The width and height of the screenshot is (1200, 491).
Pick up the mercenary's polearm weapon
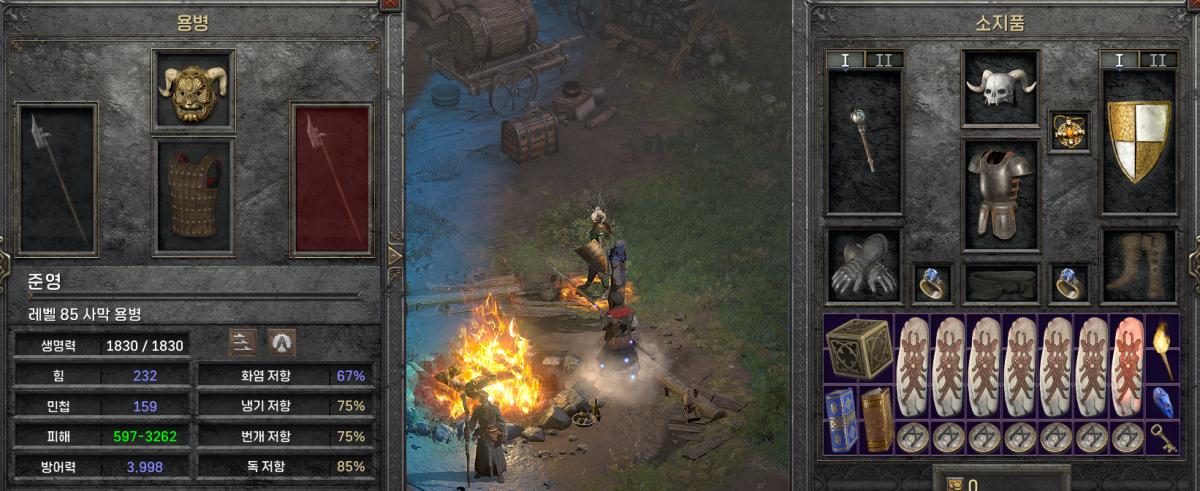(57, 180)
